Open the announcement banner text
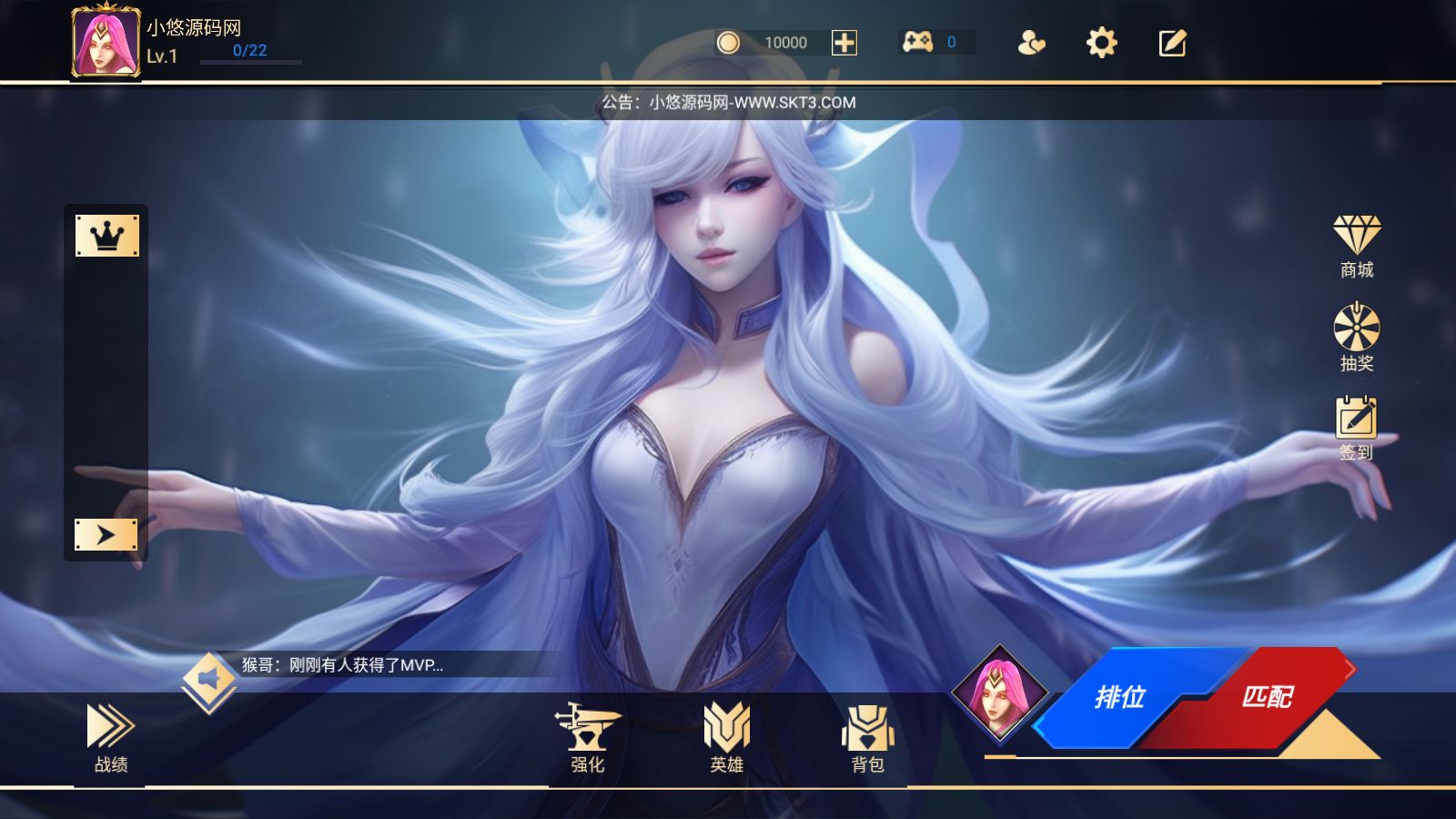1456x819 pixels. (x=726, y=102)
